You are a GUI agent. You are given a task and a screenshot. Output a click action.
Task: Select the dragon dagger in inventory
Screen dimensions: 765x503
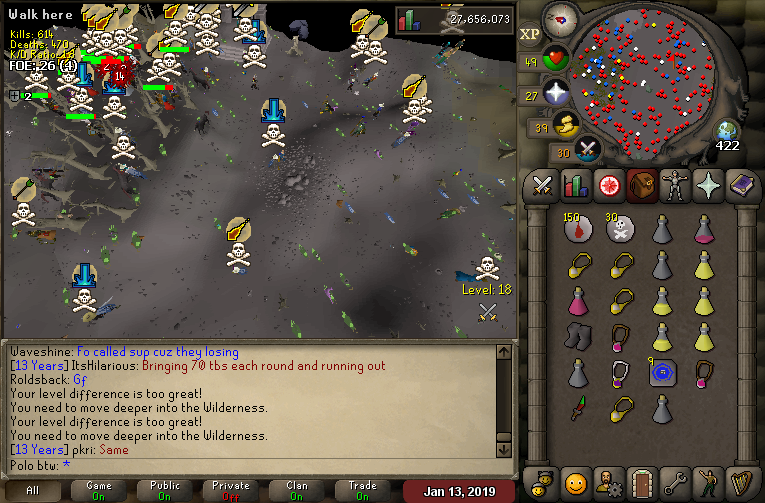click(578, 408)
